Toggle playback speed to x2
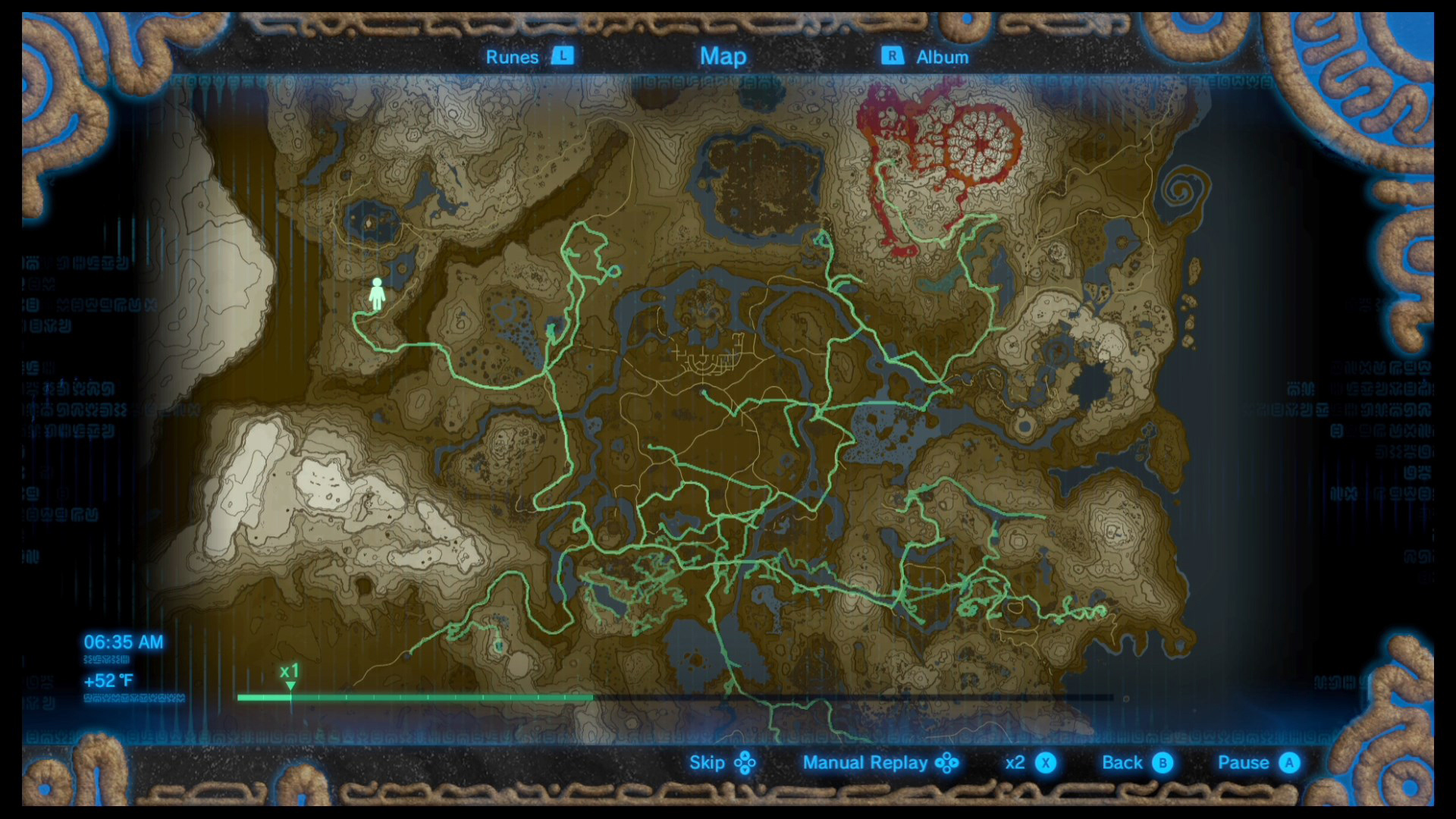The height and width of the screenshot is (819, 1456). [x=1016, y=763]
